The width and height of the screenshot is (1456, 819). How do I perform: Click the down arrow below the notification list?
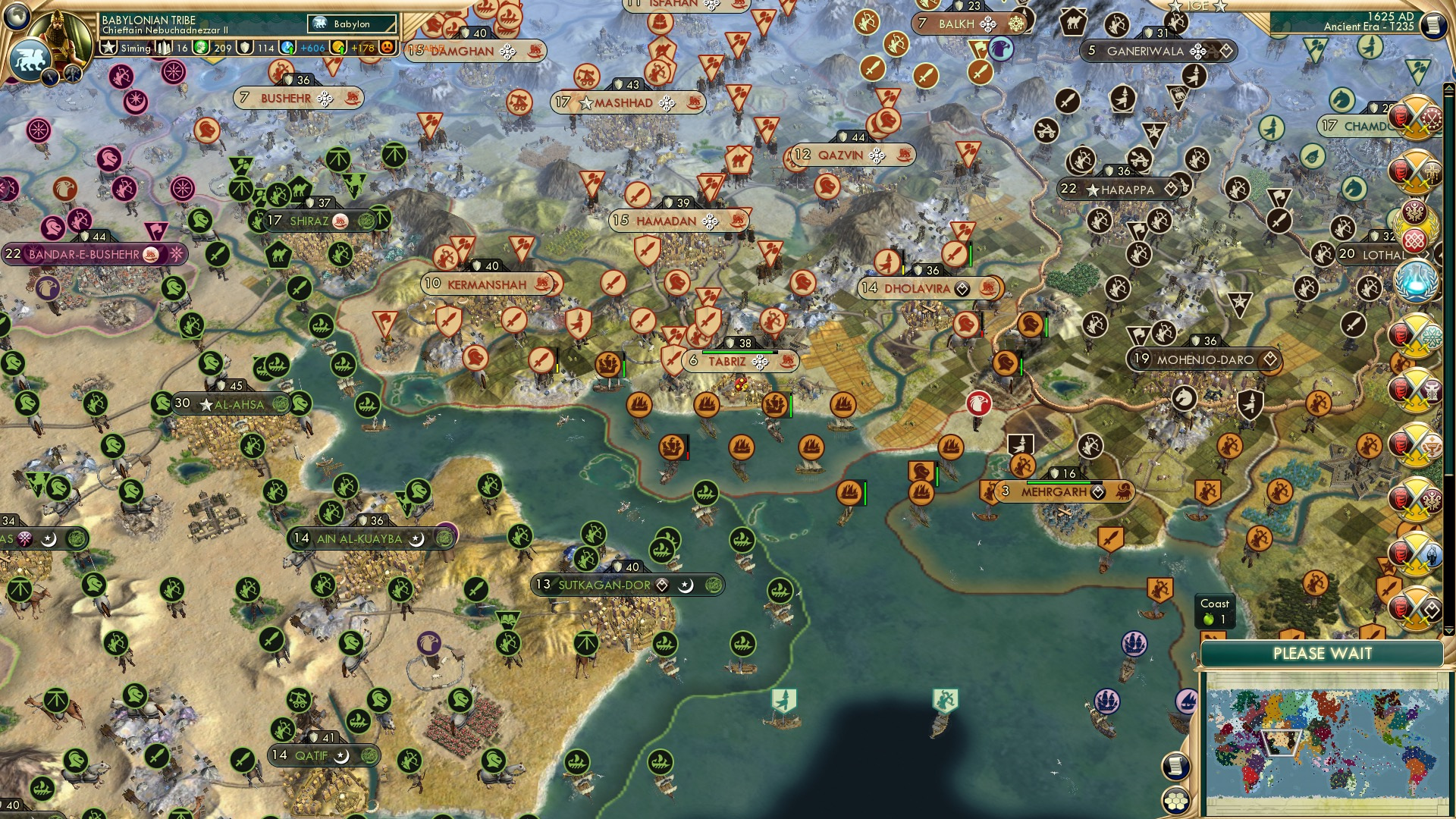[x=1448, y=631]
